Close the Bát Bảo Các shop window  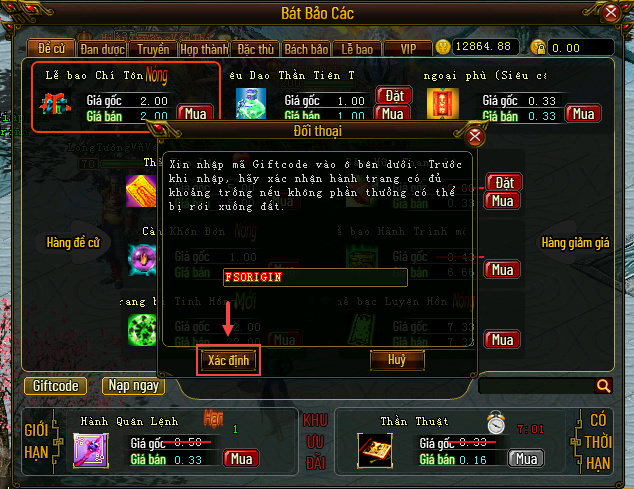tap(611, 13)
